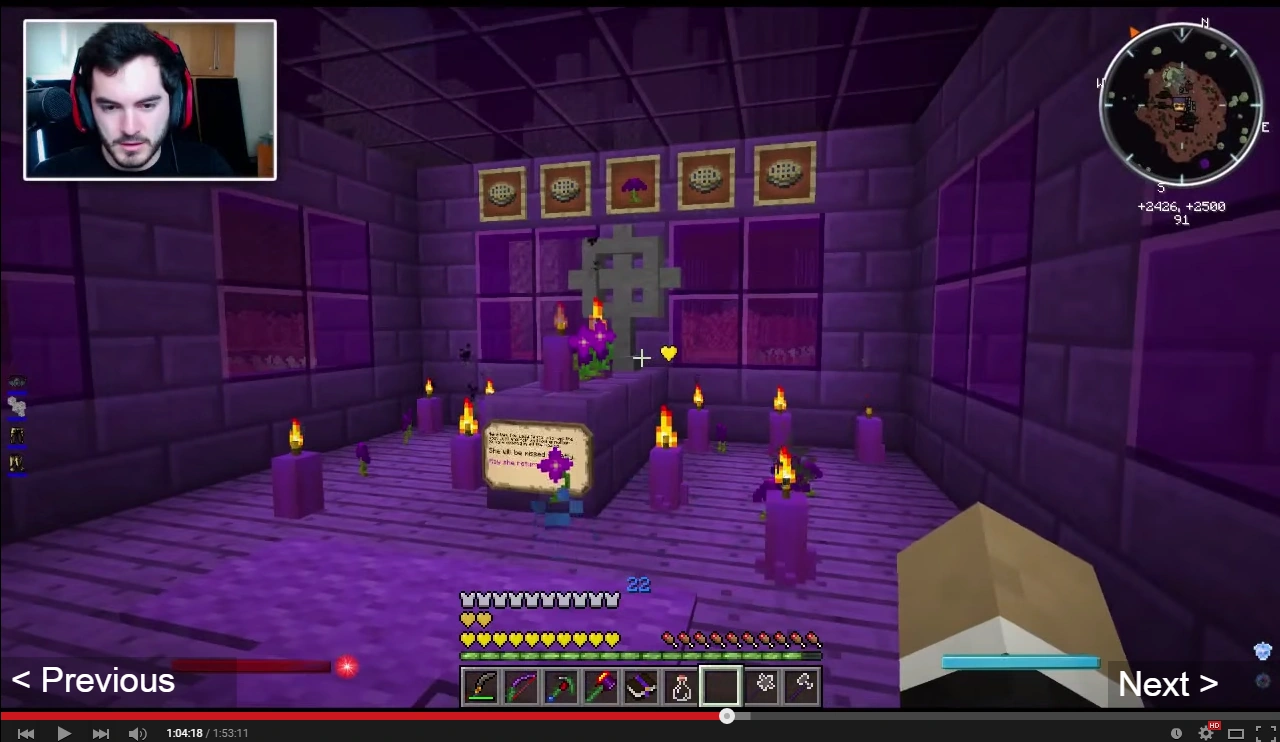Click the skip-to-next-video icon in the player bar

tap(100, 733)
